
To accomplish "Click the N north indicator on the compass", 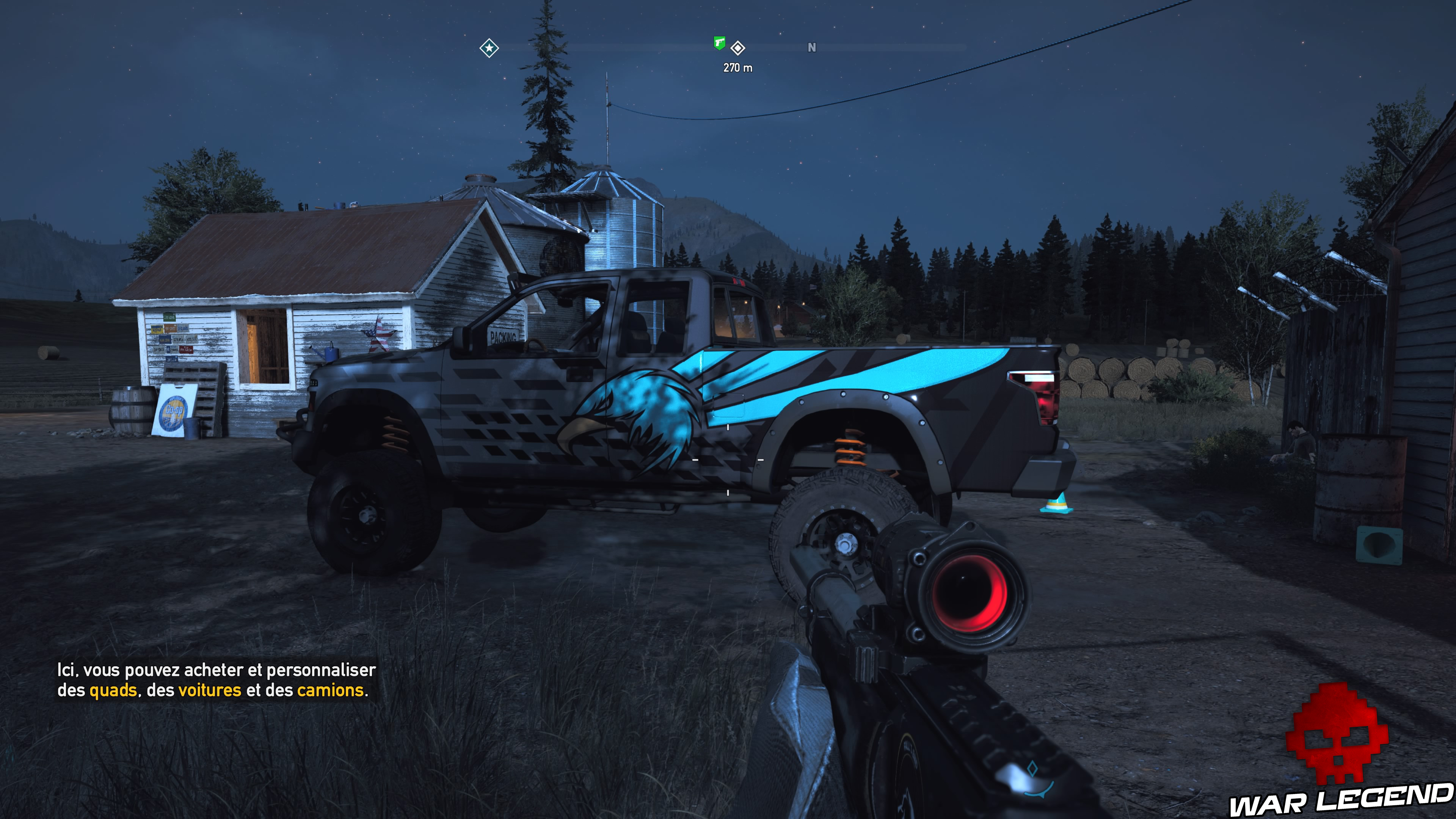I will click(x=812, y=48).
